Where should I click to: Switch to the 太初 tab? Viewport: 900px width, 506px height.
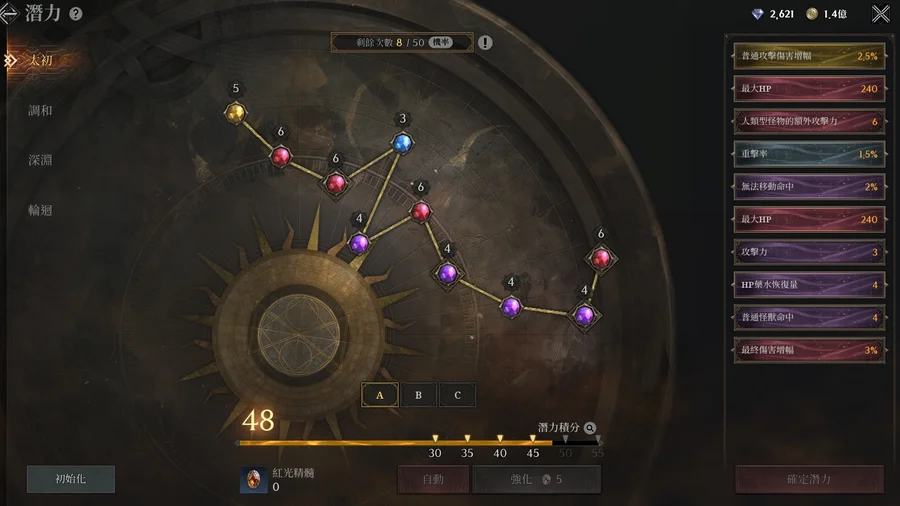click(41, 60)
